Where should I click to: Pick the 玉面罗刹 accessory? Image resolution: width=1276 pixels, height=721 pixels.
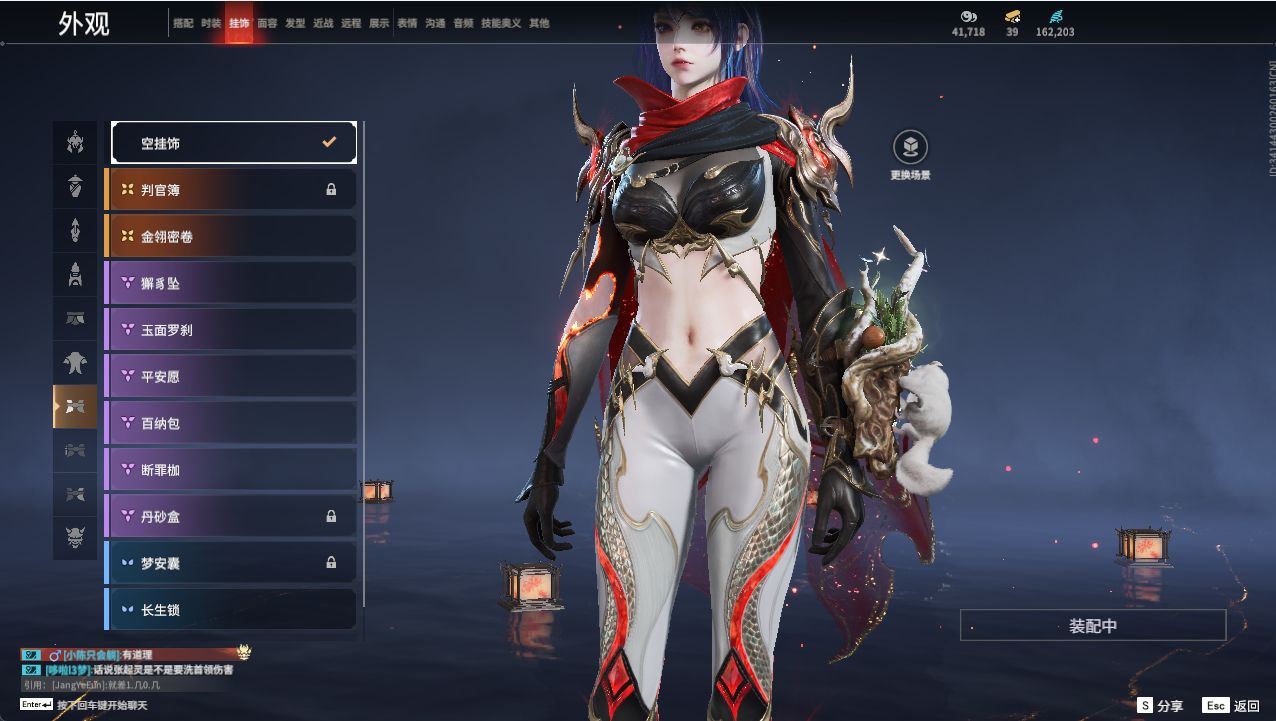pos(231,329)
